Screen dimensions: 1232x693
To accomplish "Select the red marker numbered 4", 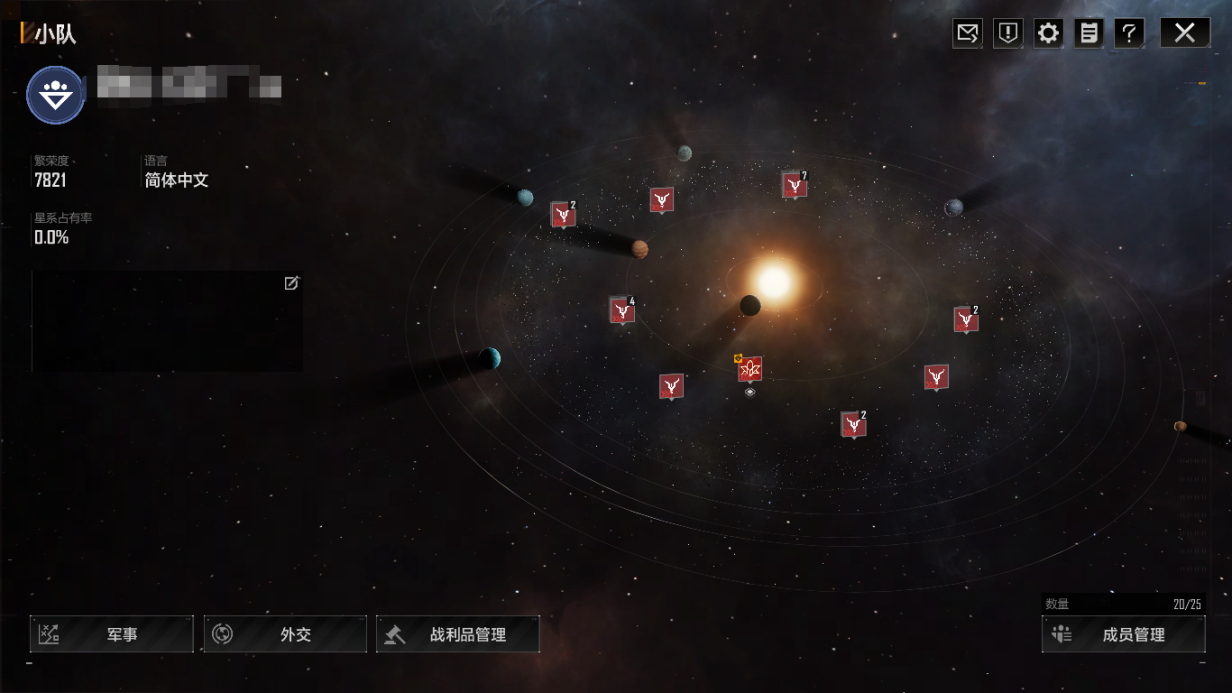I will (622, 311).
